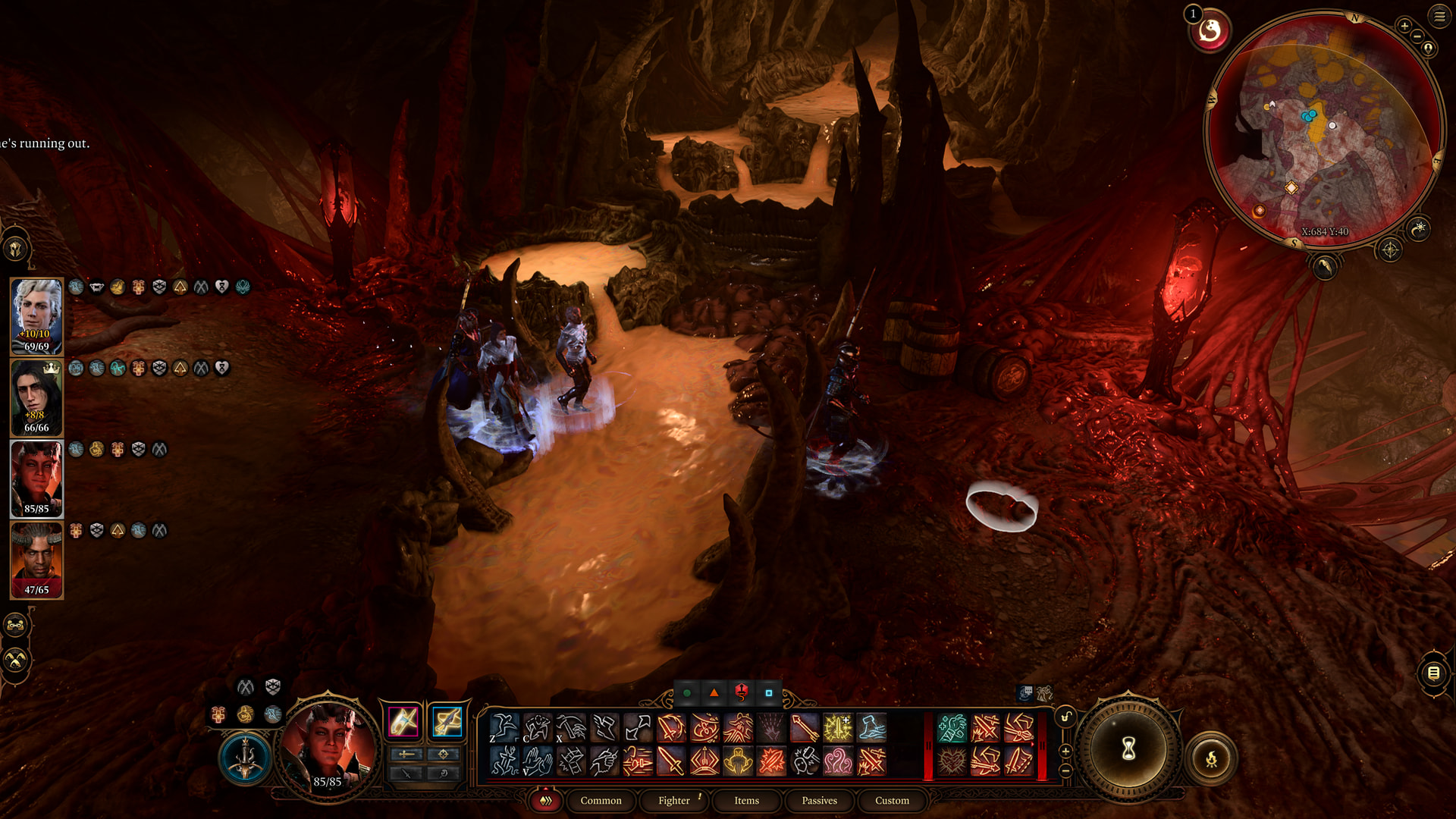Zoom in on the minimap
Image resolution: width=1456 pixels, height=819 pixels.
click(1404, 26)
